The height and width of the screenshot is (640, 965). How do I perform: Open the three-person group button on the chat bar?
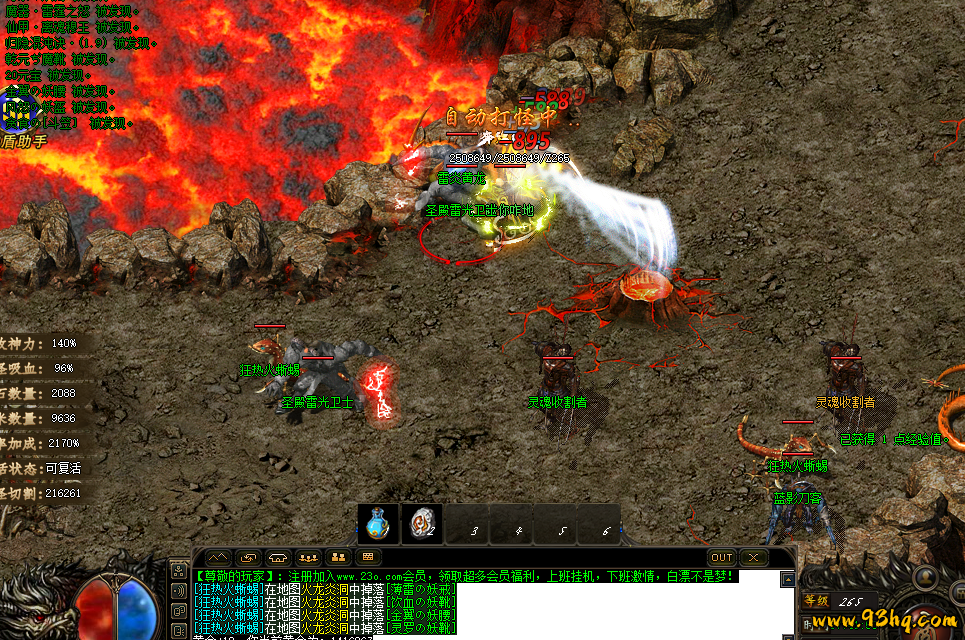coord(309,557)
